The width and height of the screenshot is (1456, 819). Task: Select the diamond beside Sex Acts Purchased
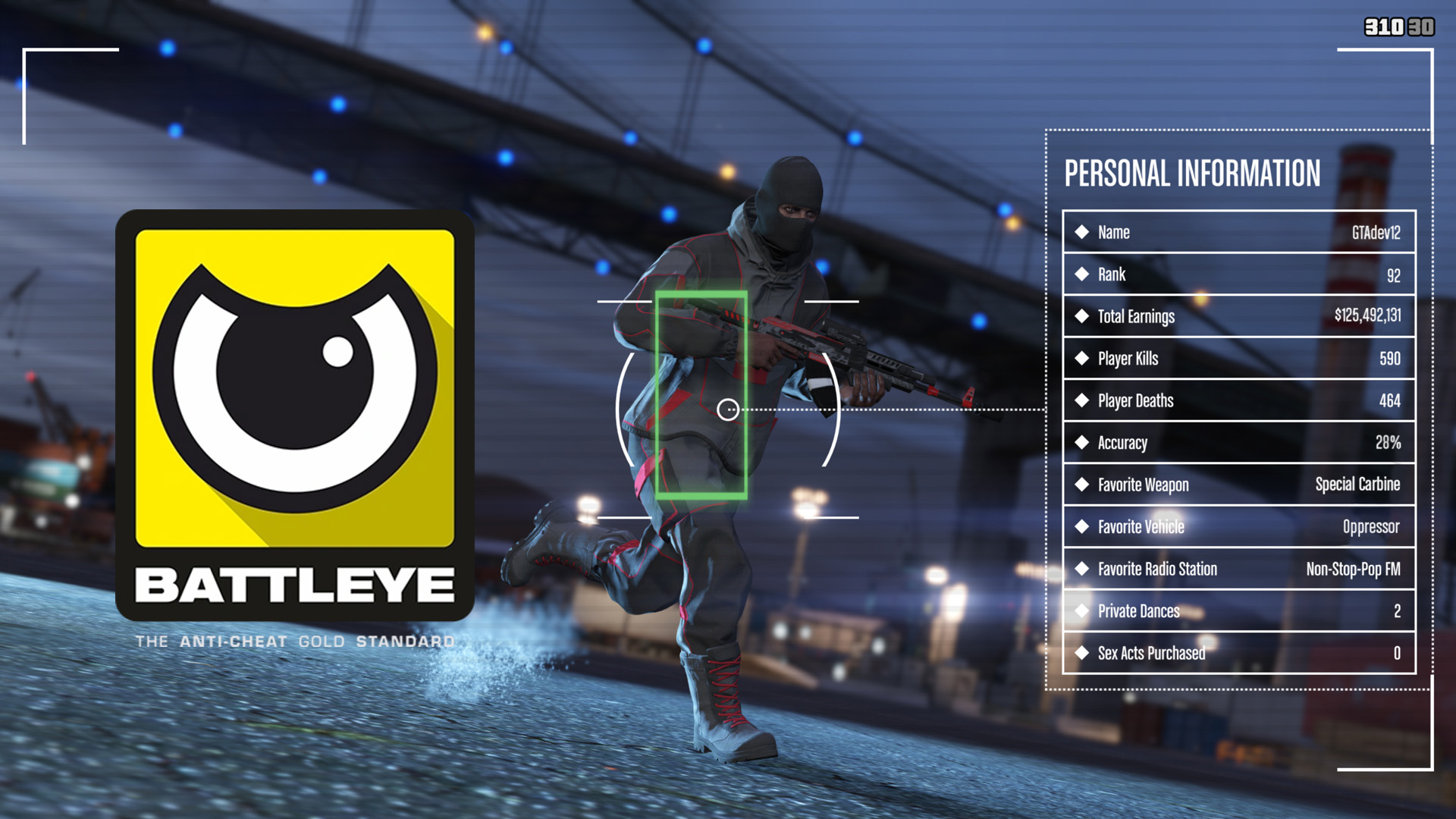[1082, 653]
